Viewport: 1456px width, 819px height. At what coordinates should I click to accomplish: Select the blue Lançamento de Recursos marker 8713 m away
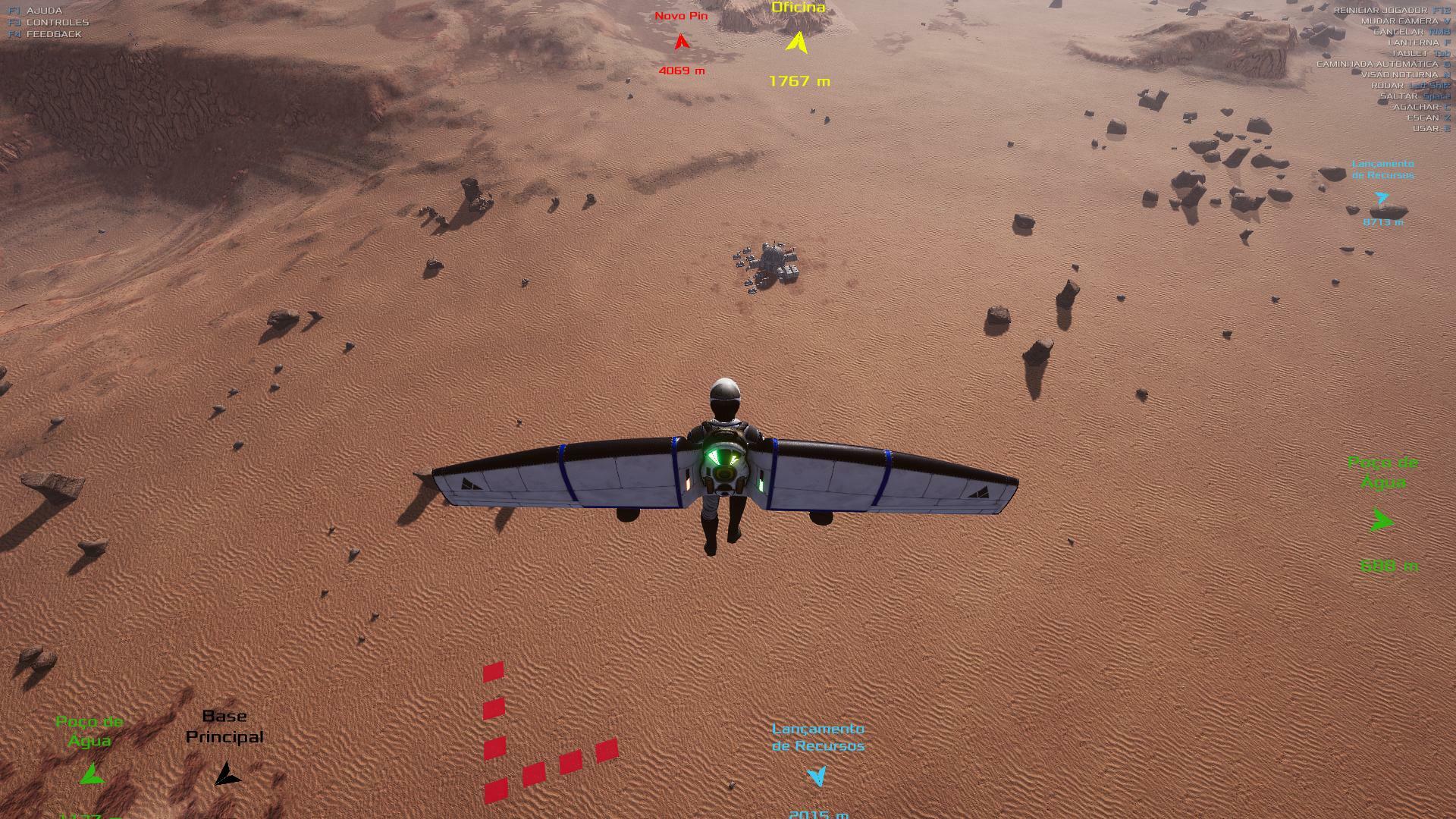point(1382,199)
